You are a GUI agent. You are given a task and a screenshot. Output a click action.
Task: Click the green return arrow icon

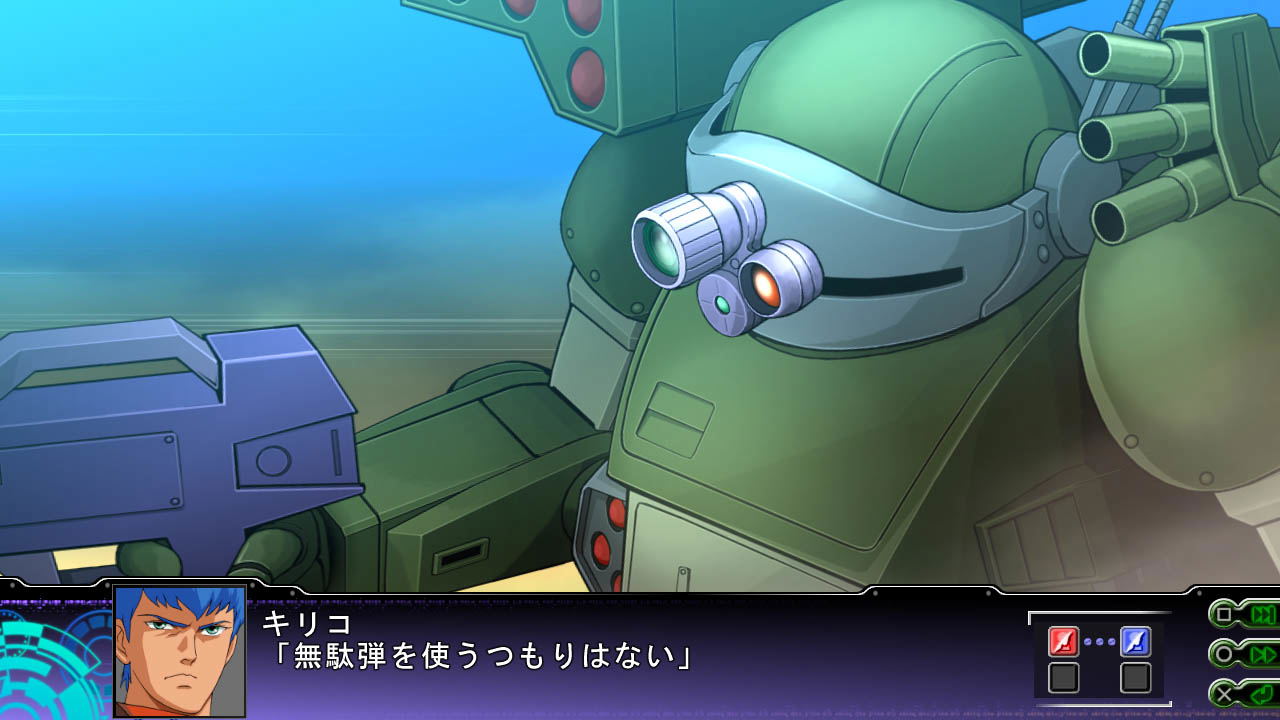(x=1261, y=692)
